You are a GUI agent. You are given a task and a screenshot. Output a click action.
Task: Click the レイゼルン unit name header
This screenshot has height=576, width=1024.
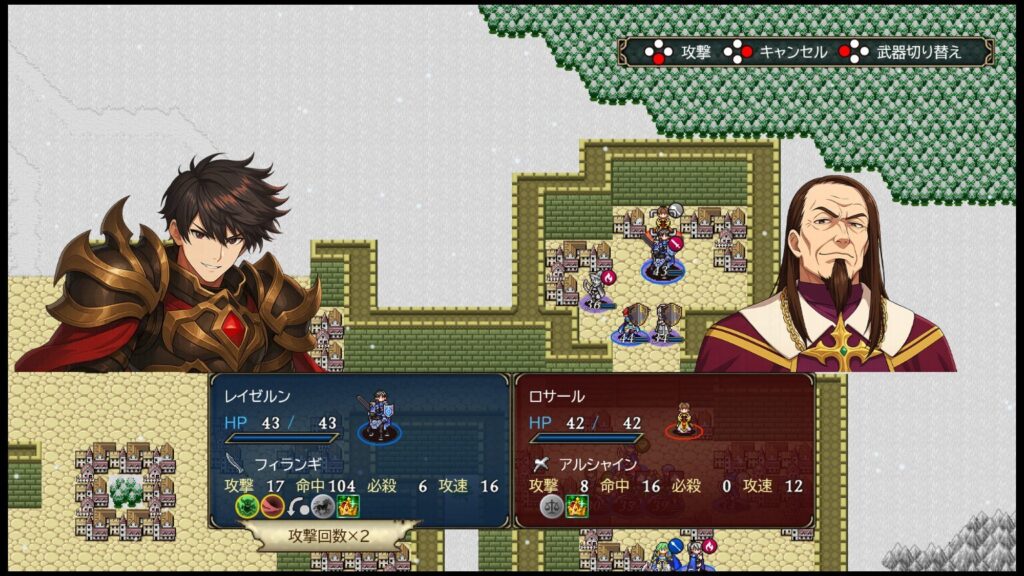[x=257, y=397]
